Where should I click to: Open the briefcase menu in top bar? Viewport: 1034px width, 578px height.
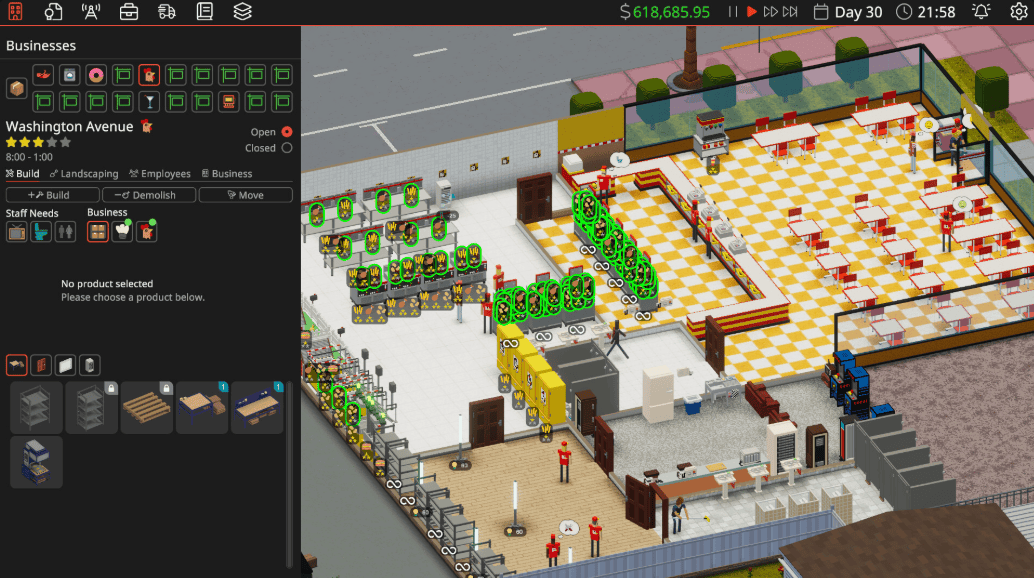129,12
